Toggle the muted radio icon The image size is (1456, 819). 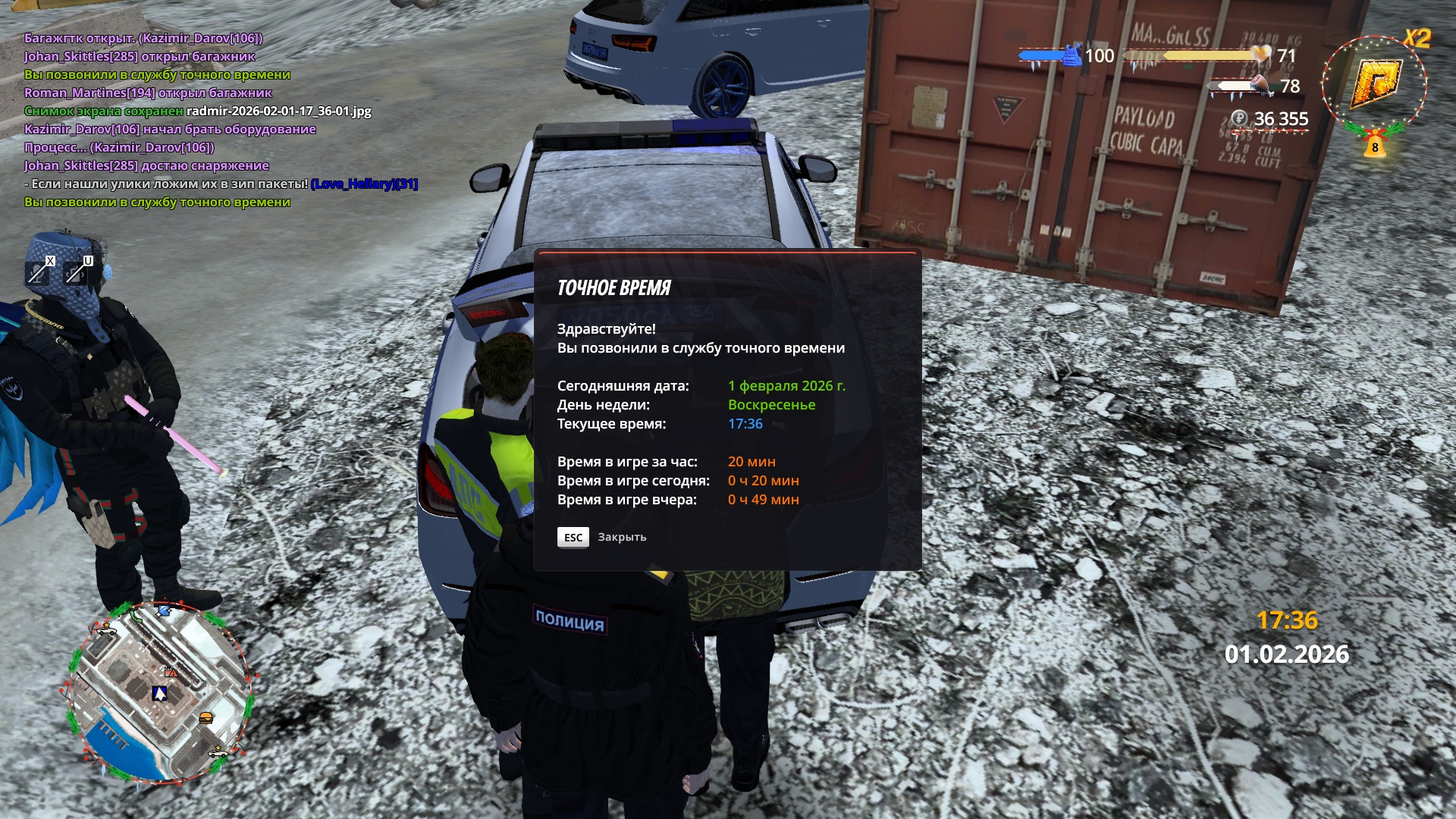pyautogui.click(x=77, y=271)
